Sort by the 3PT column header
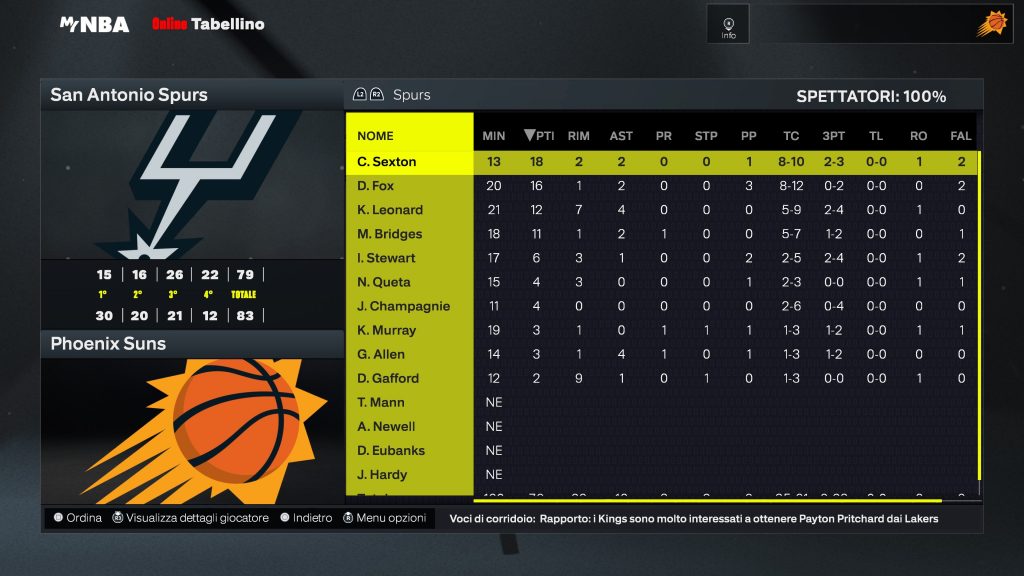Screen dimensions: 1024x576 (833, 136)
